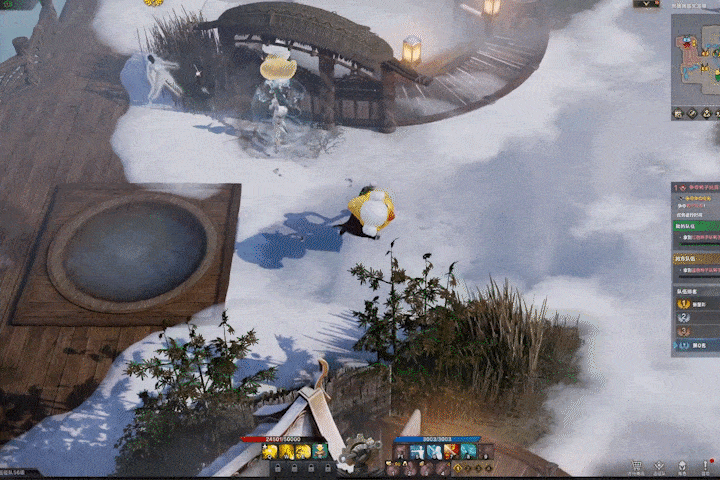Activate the E skill icon

click(302, 452)
